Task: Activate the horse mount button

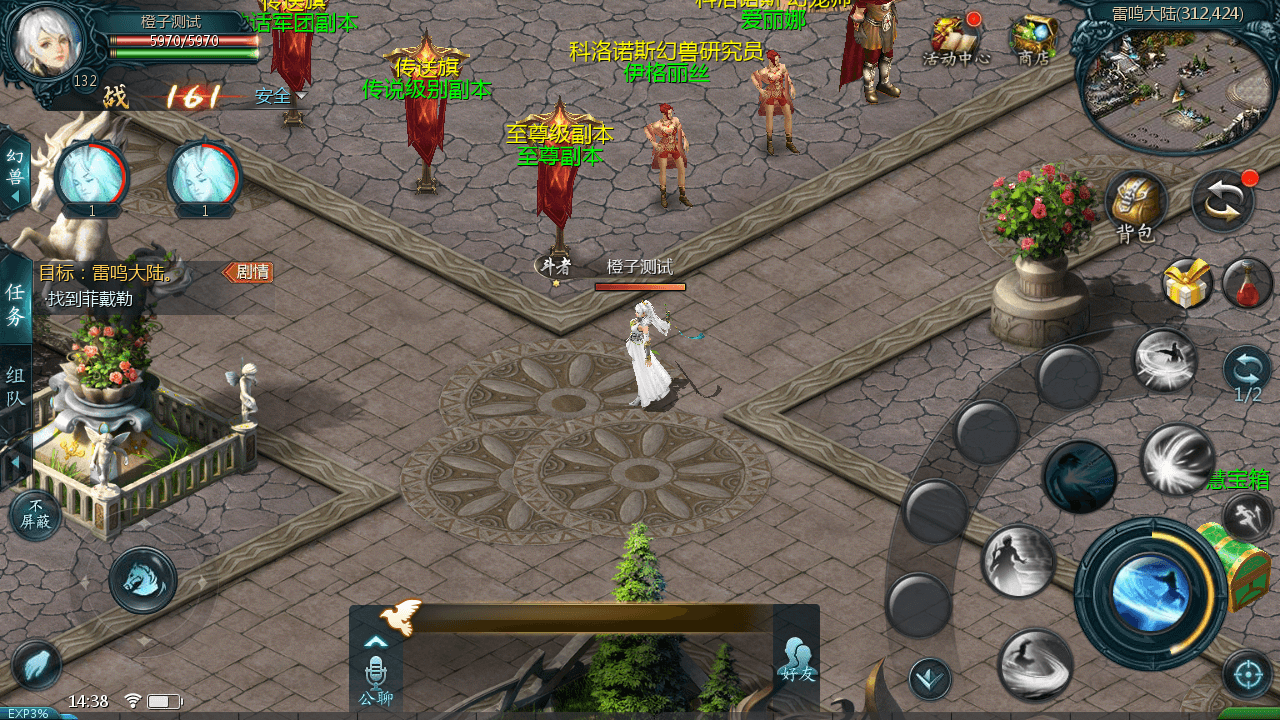Action: pos(143,580)
